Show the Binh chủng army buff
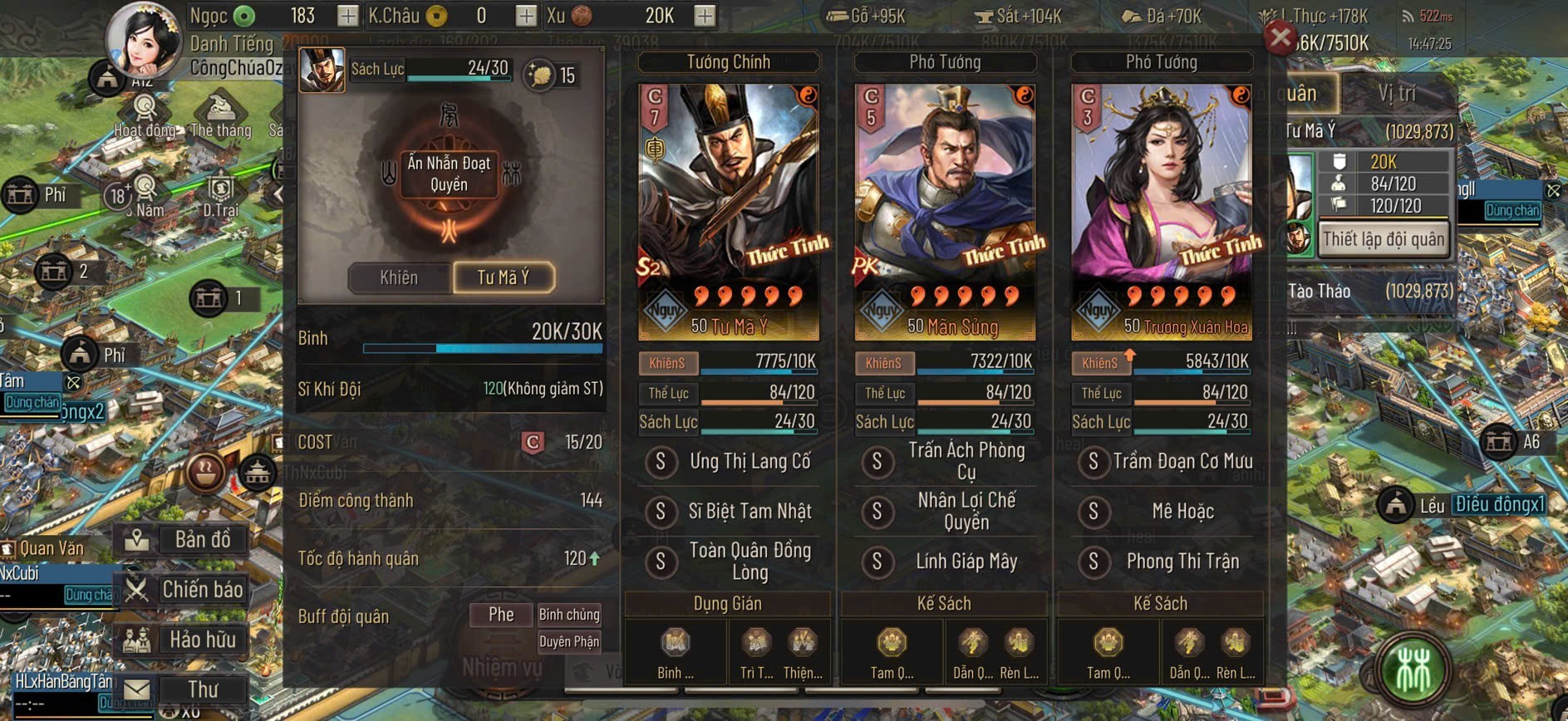 [569, 615]
